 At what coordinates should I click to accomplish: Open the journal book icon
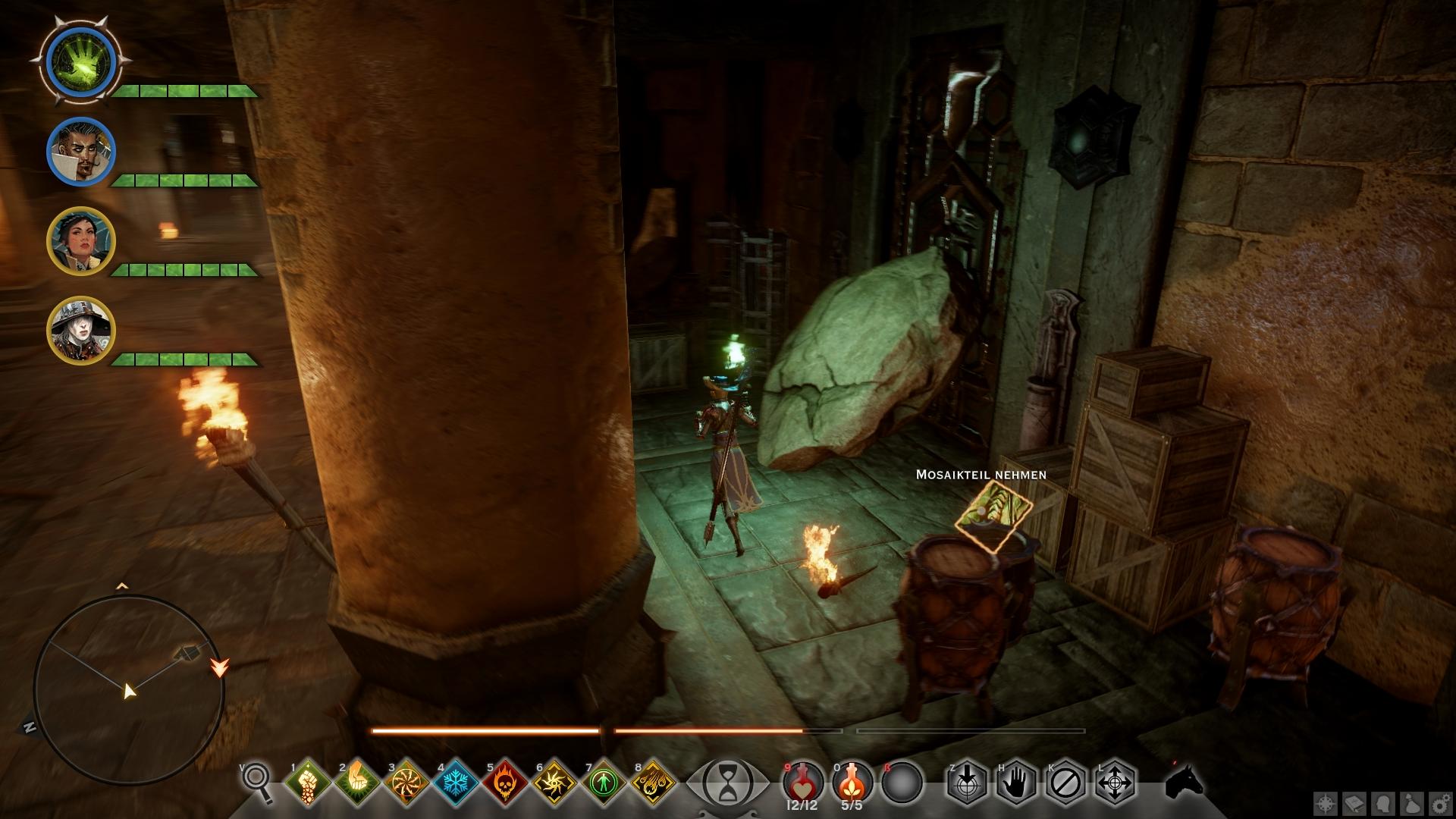[x=1356, y=803]
